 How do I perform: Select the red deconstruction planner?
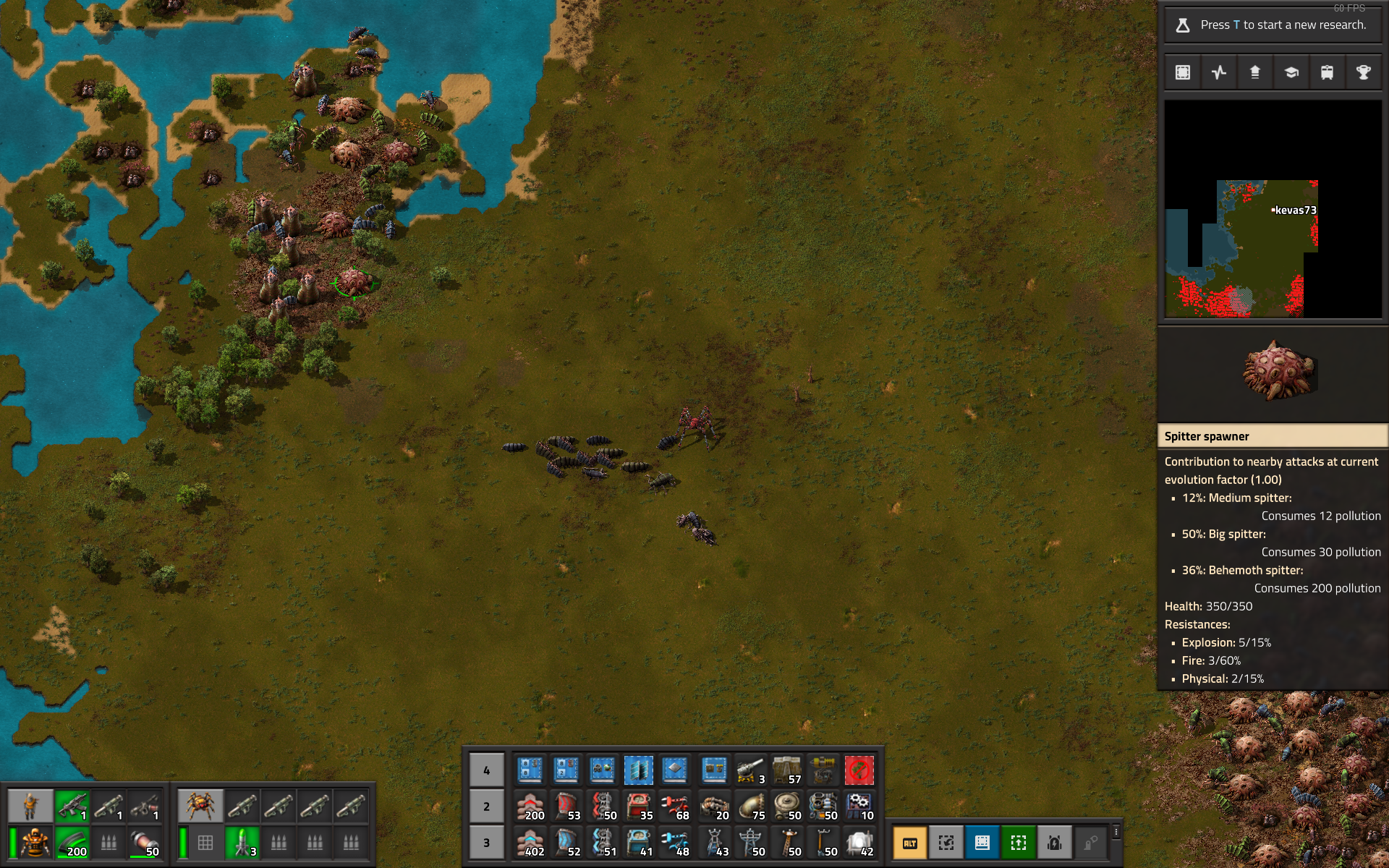[x=859, y=770]
